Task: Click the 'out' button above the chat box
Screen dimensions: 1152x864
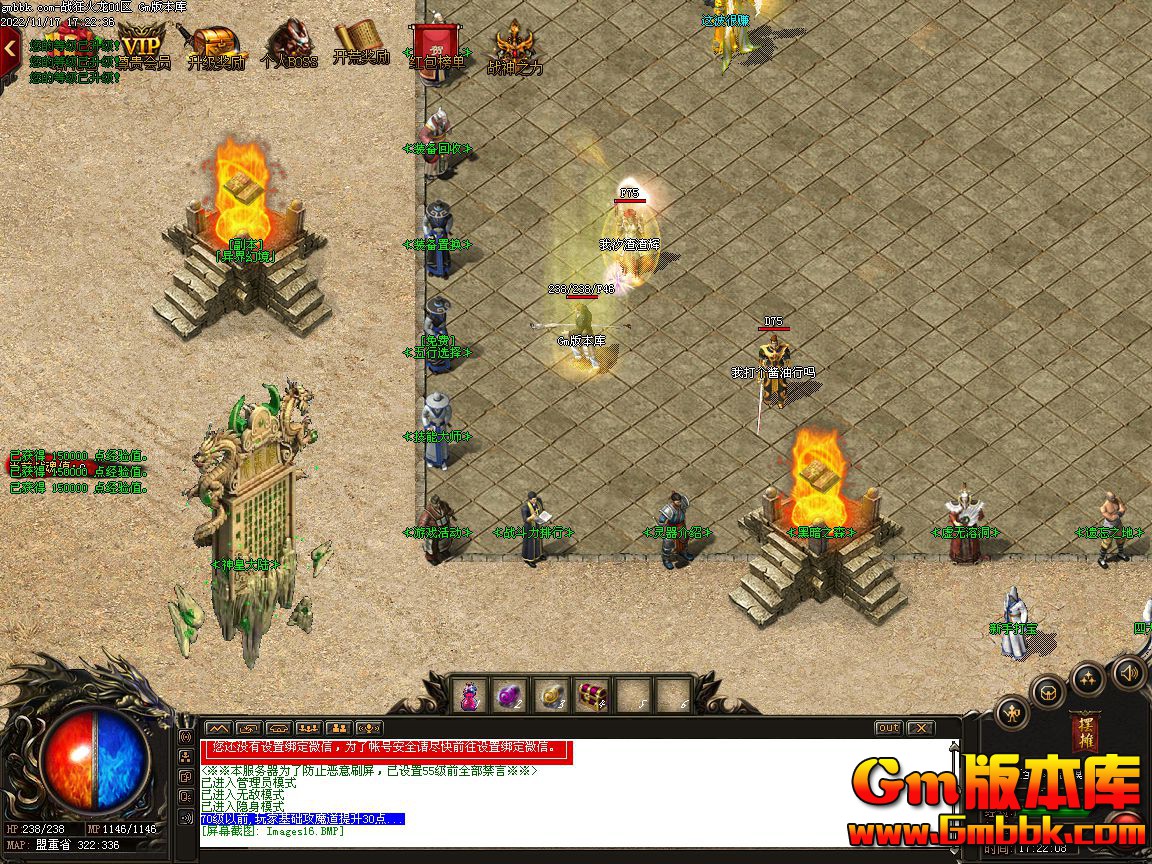Action: coord(887,728)
